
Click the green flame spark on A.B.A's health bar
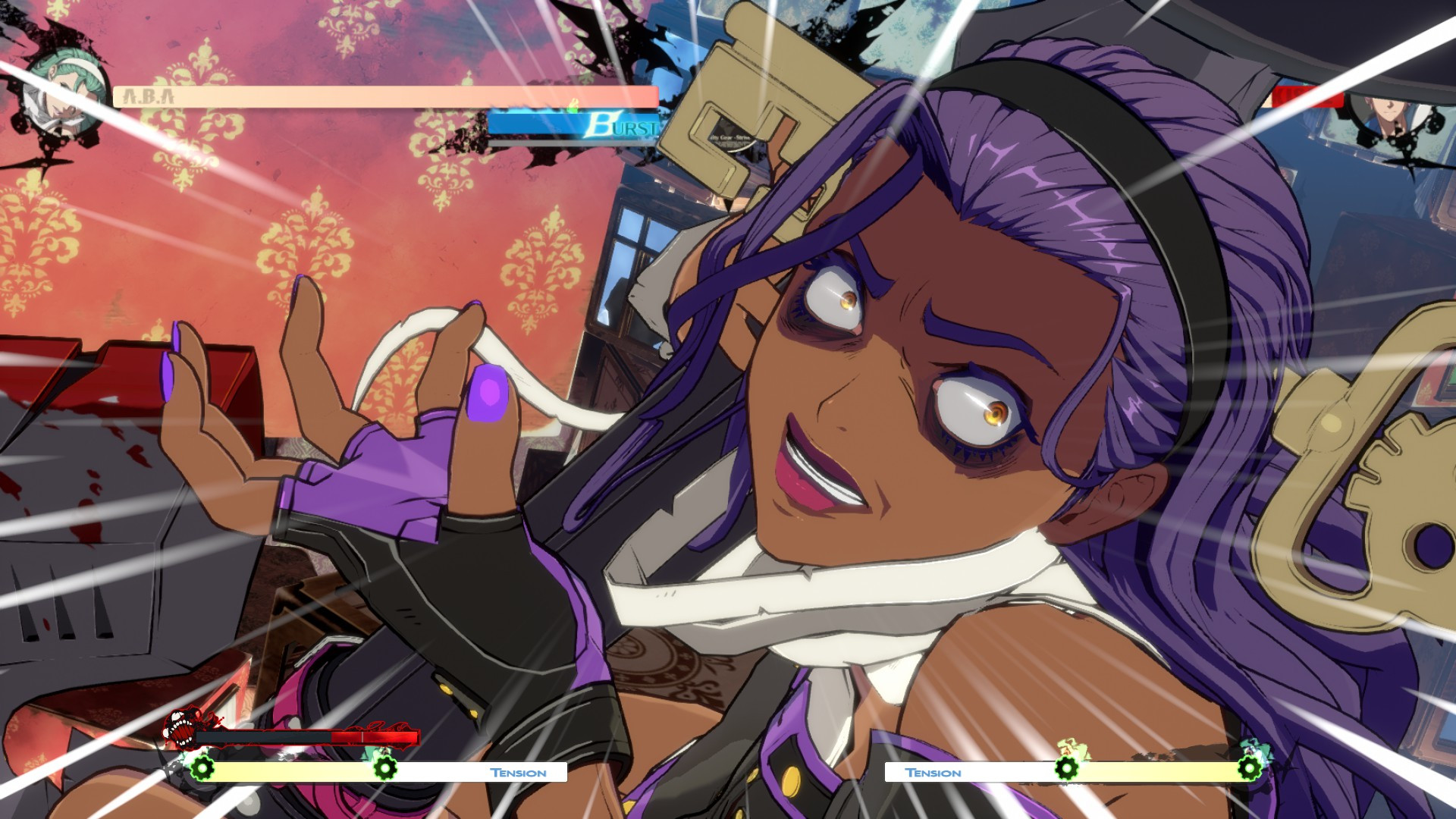point(574,105)
